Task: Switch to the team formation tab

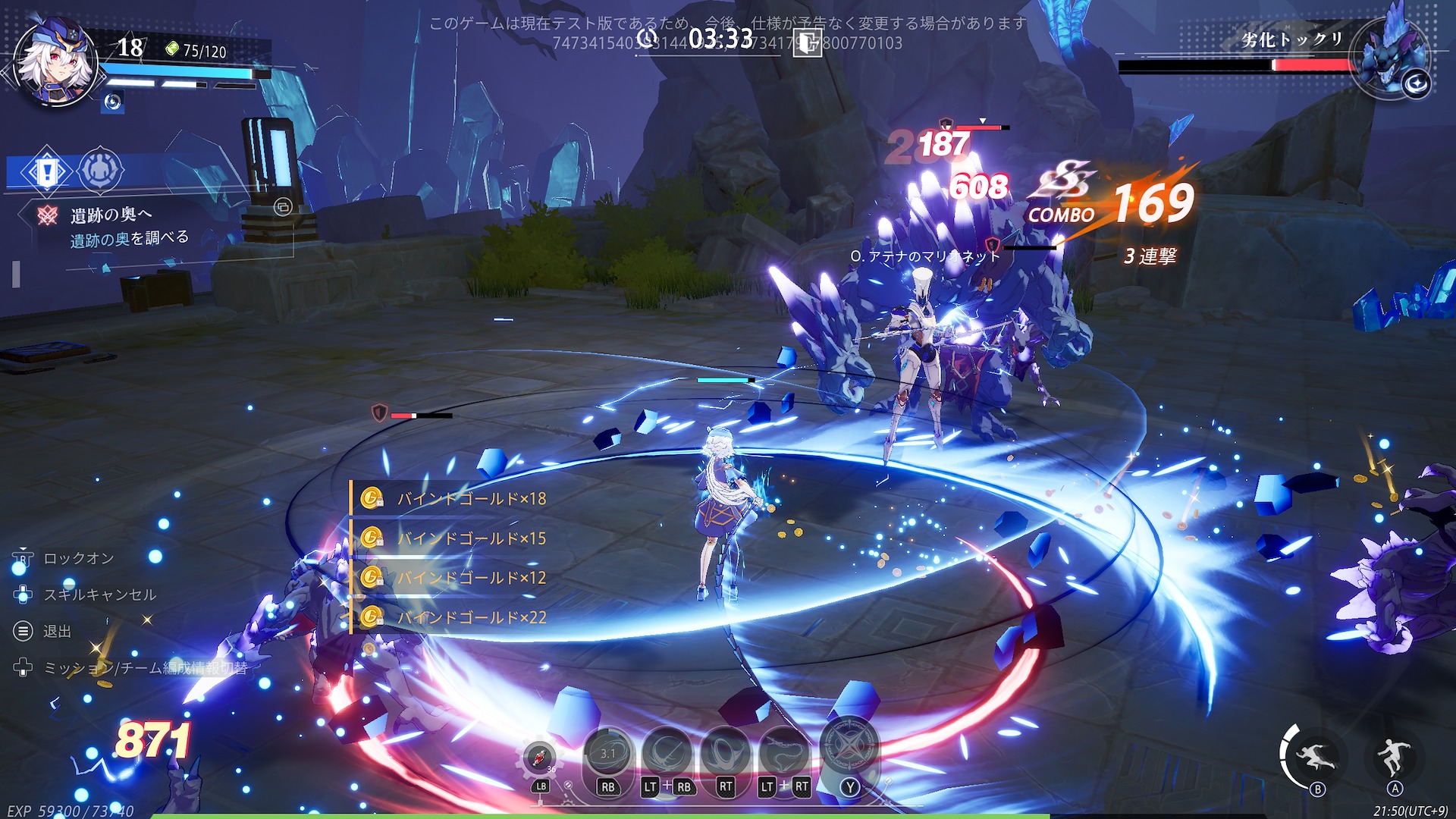Action: click(100, 170)
